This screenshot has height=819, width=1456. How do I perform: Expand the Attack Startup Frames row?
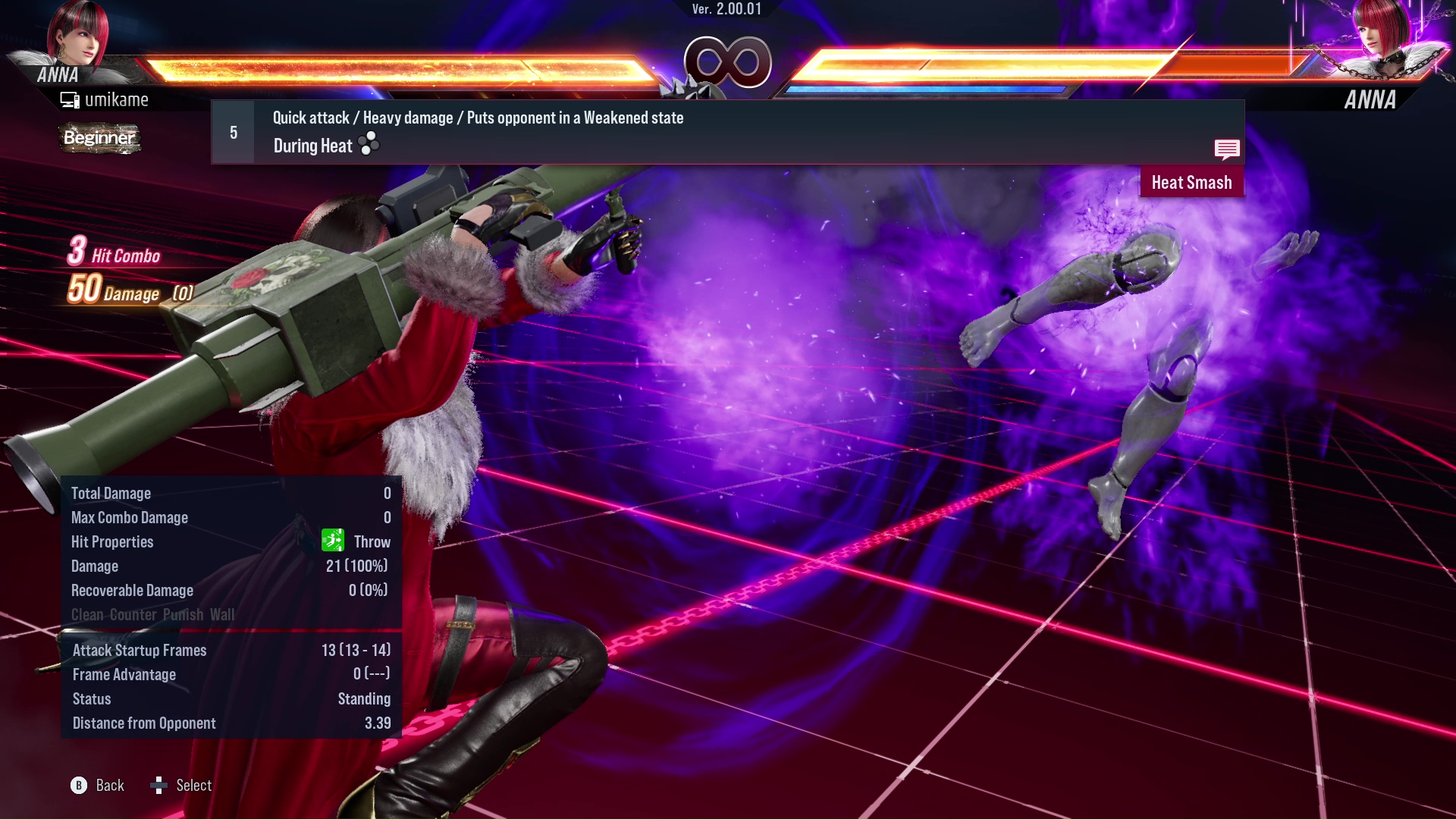(x=139, y=650)
